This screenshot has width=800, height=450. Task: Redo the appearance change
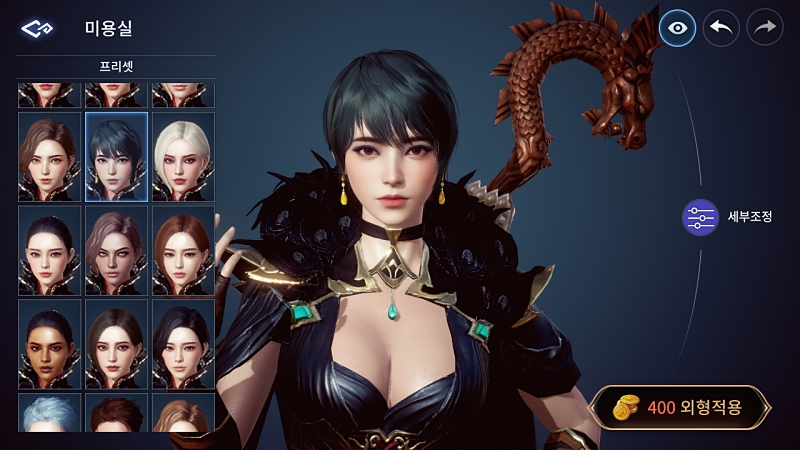(x=765, y=28)
